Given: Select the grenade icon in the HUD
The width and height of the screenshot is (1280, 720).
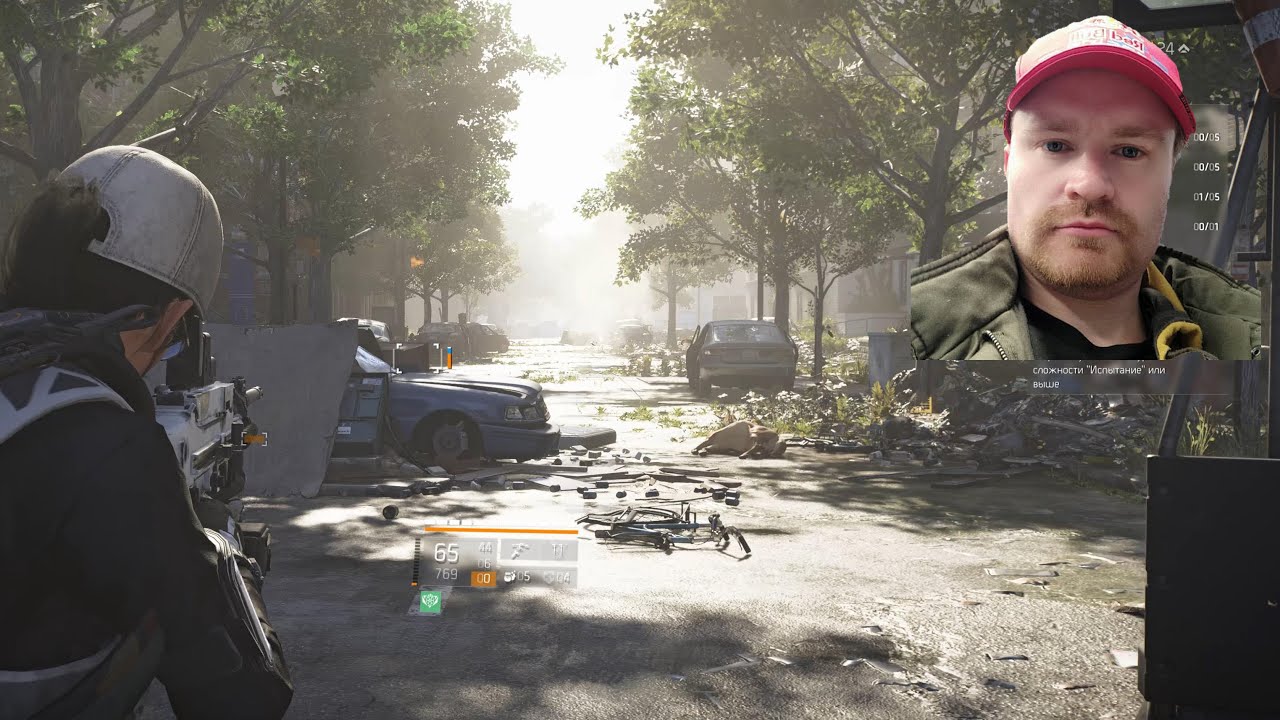Looking at the screenshot, I should pyautogui.click(x=511, y=577).
